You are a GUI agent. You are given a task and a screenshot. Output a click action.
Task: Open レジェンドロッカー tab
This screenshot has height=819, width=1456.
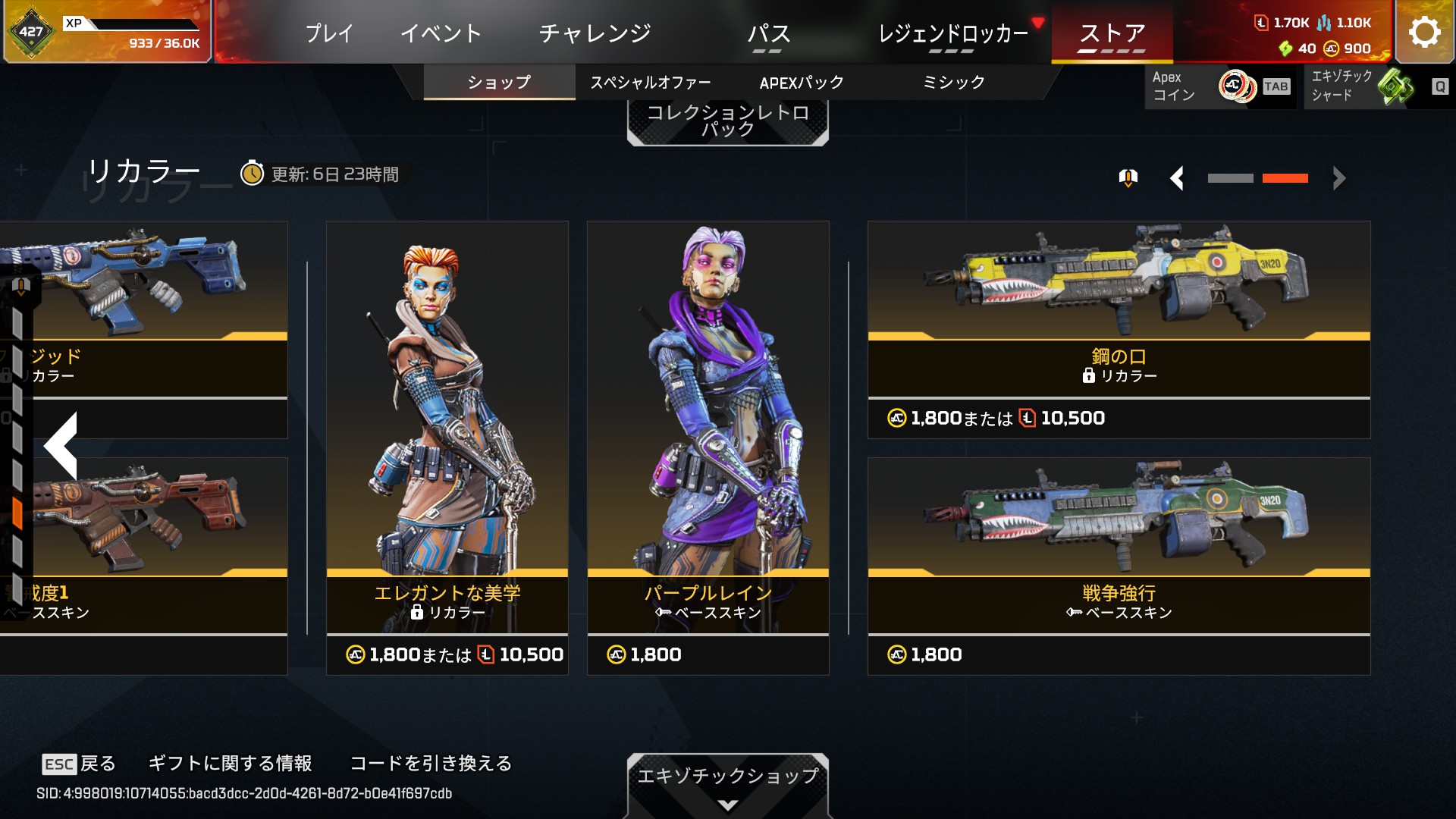952,33
